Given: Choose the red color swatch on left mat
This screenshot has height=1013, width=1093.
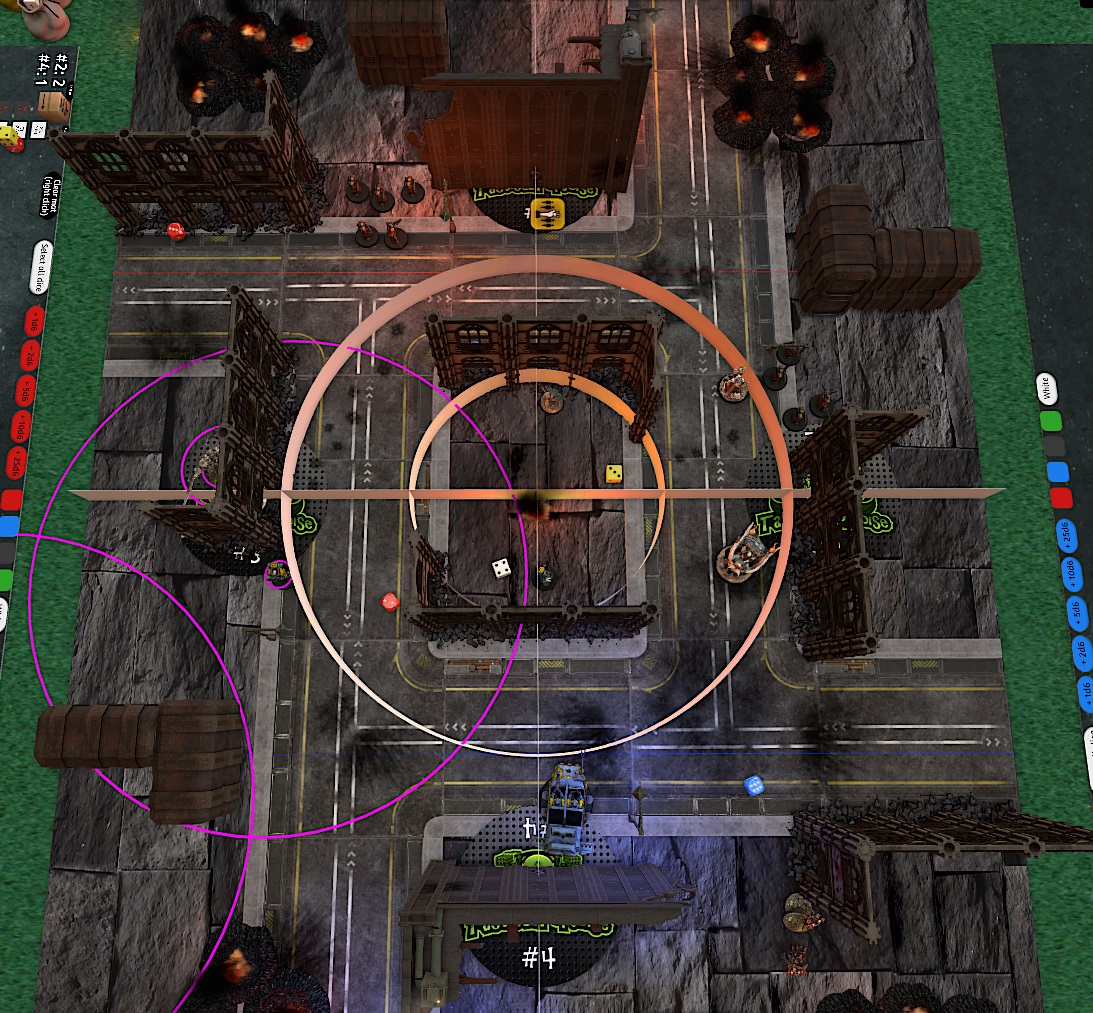Looking at the screenshot, I should pyautogui.click(x=11, y=499).
